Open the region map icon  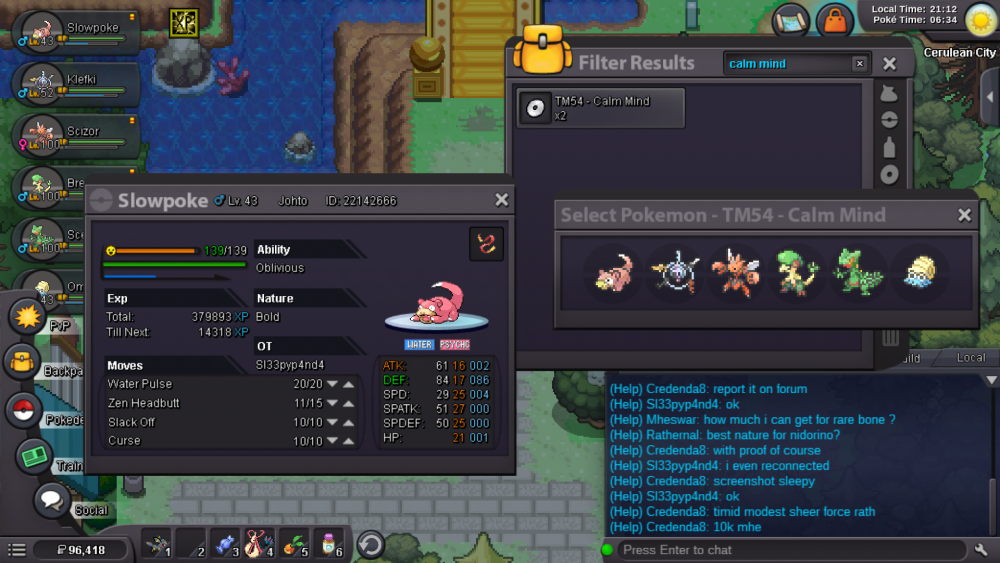pos(791,19)
